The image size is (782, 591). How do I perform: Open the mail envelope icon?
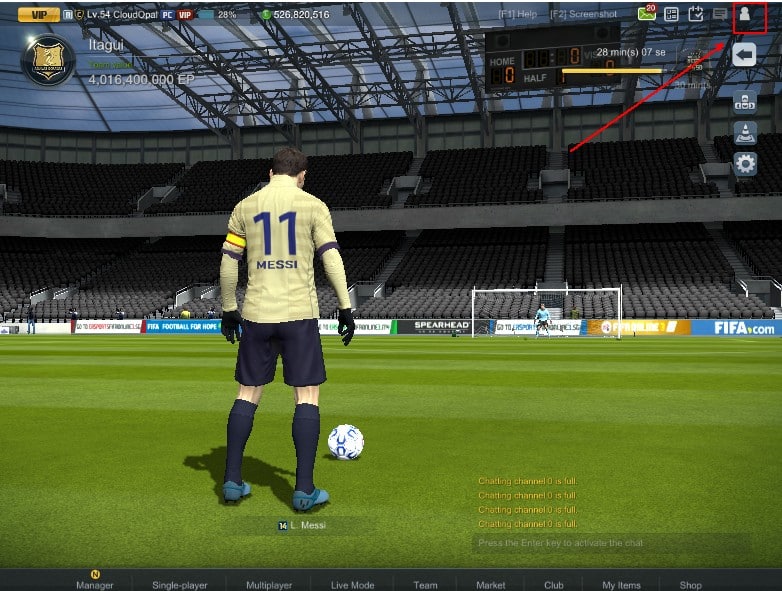click(x=646, y=15)
